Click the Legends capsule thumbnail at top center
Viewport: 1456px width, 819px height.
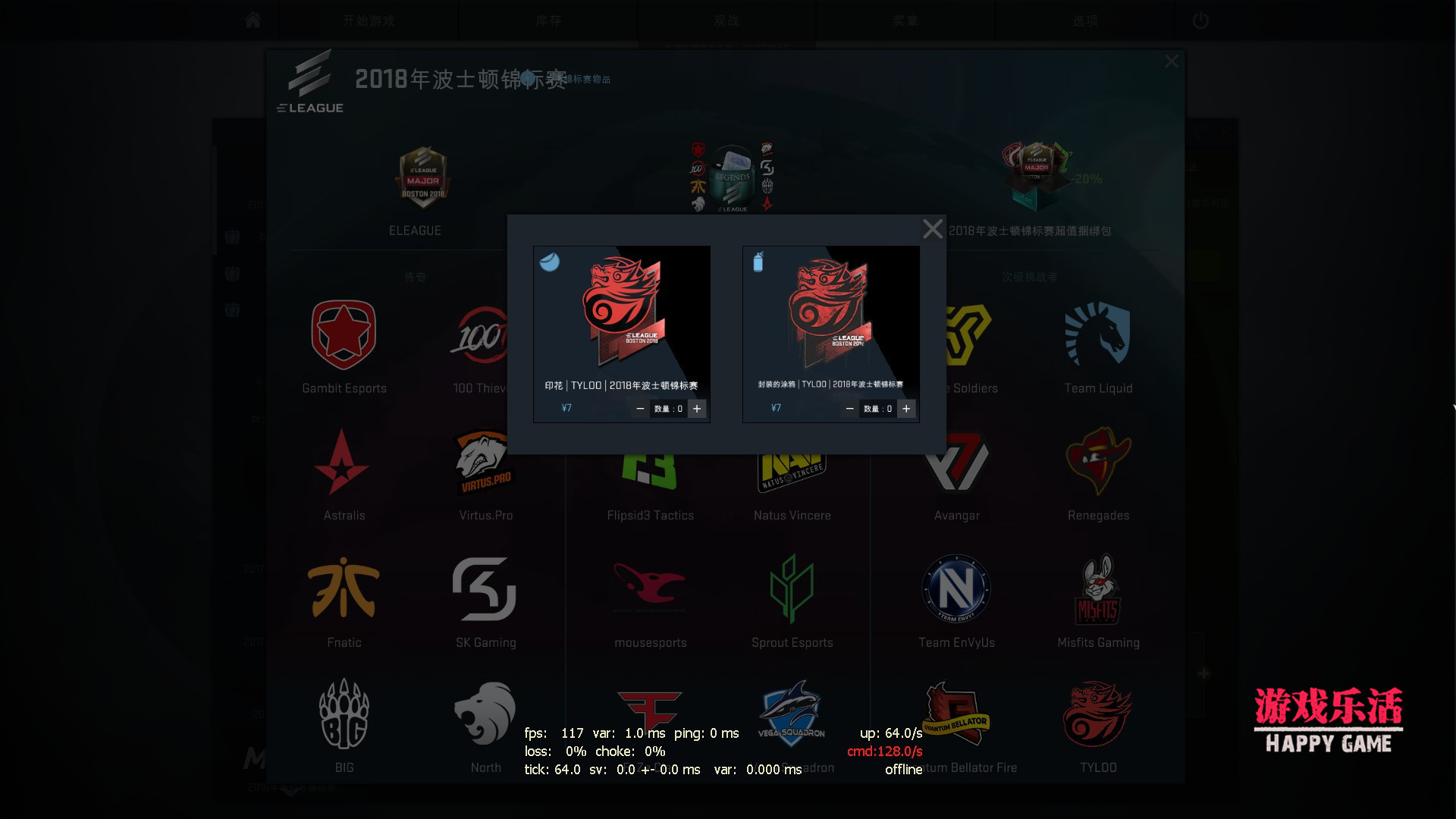pyautogui.click(x=730, y=176)
